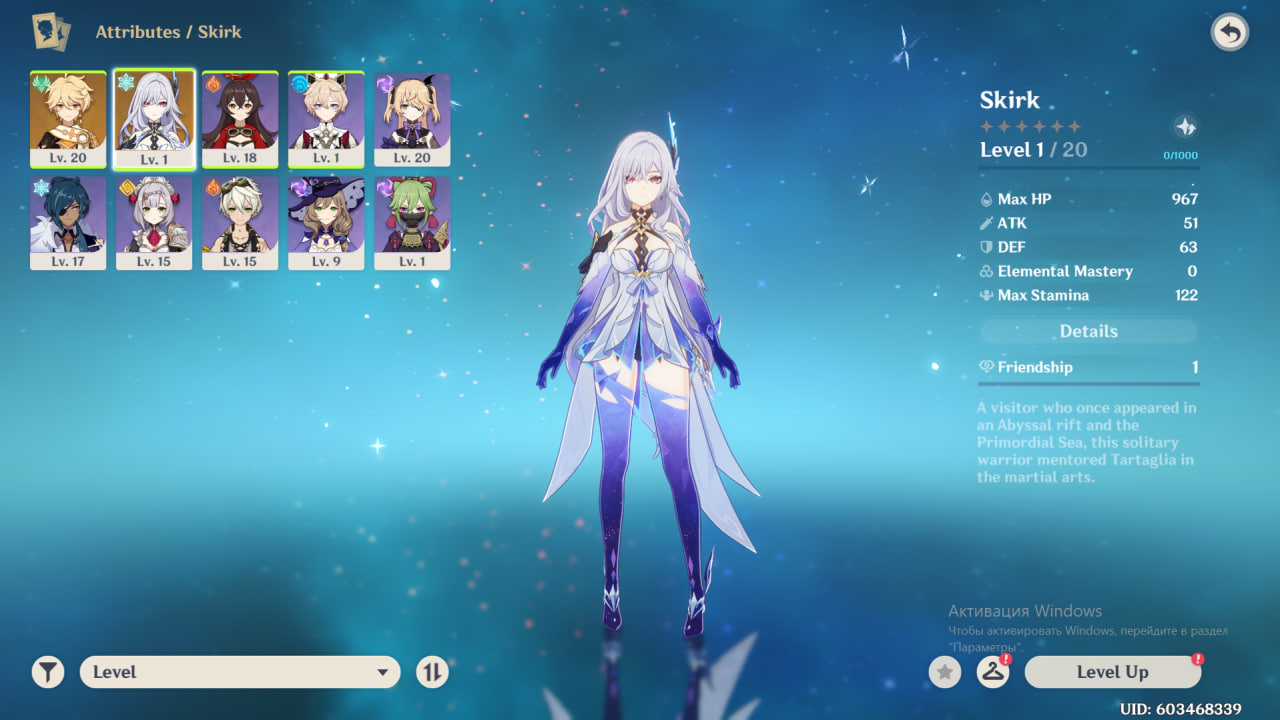Click the Level Up button
This screenshot has height=720, width=1280.
(x=1112, y=672)
